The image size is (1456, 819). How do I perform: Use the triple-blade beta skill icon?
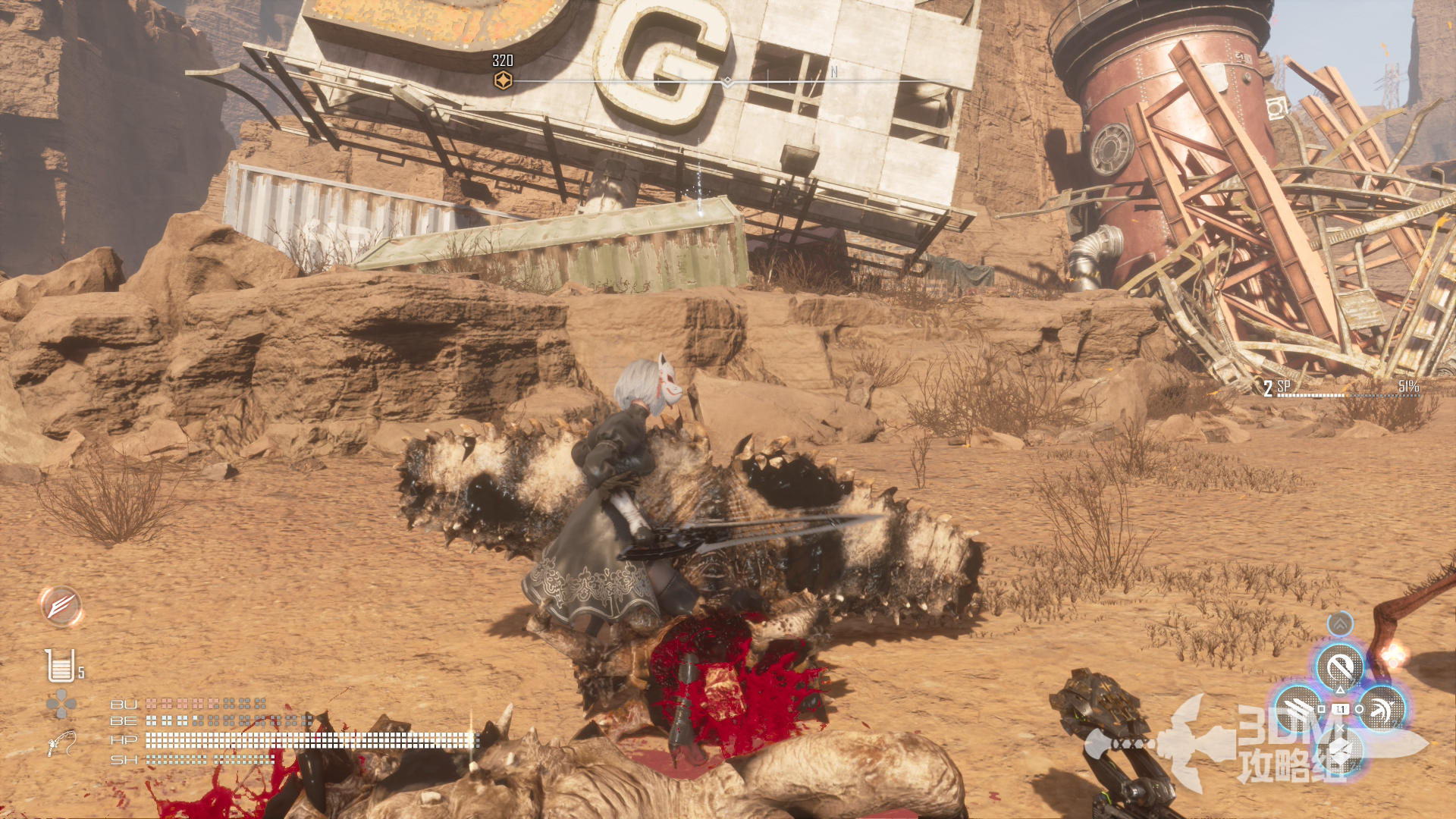[x=1298, y=709]
